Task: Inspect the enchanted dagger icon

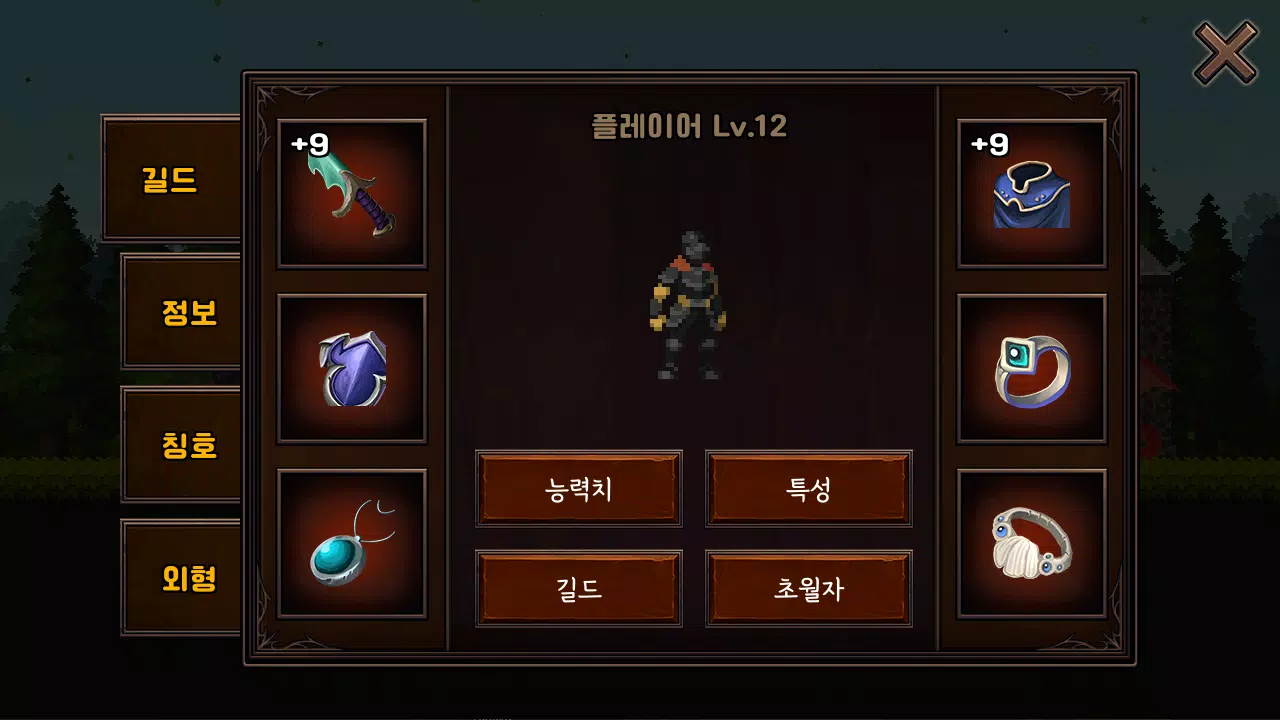Action: click(x=352, y=193)
